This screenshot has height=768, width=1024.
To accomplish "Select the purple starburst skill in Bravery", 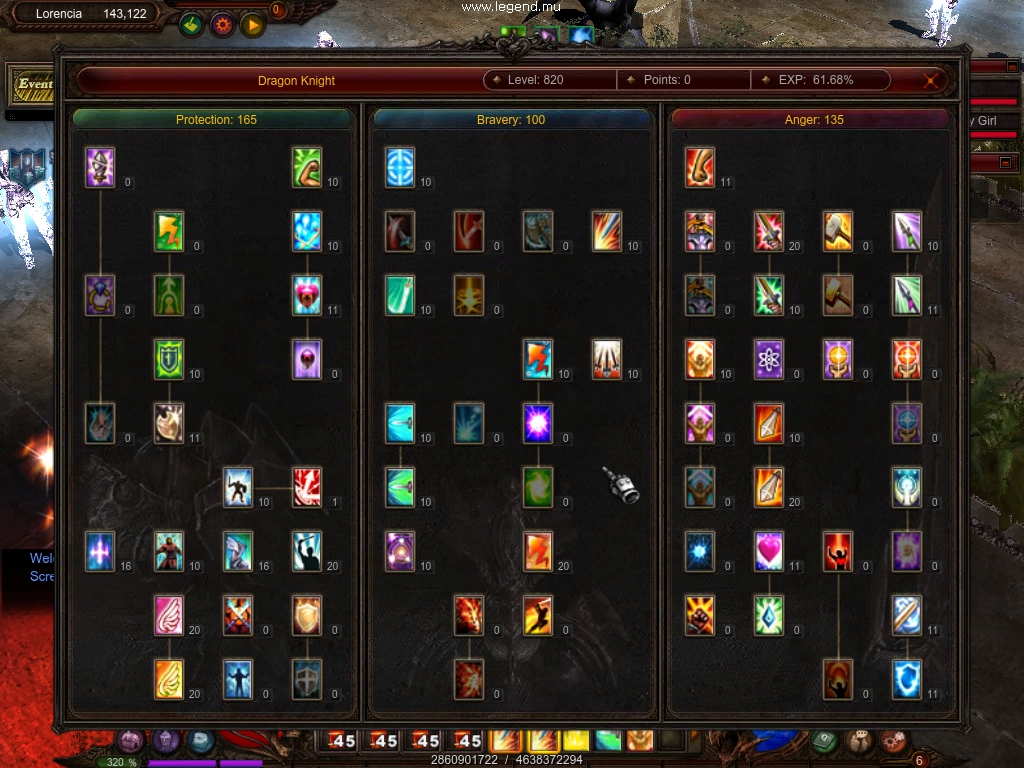I will pos(538,423).
